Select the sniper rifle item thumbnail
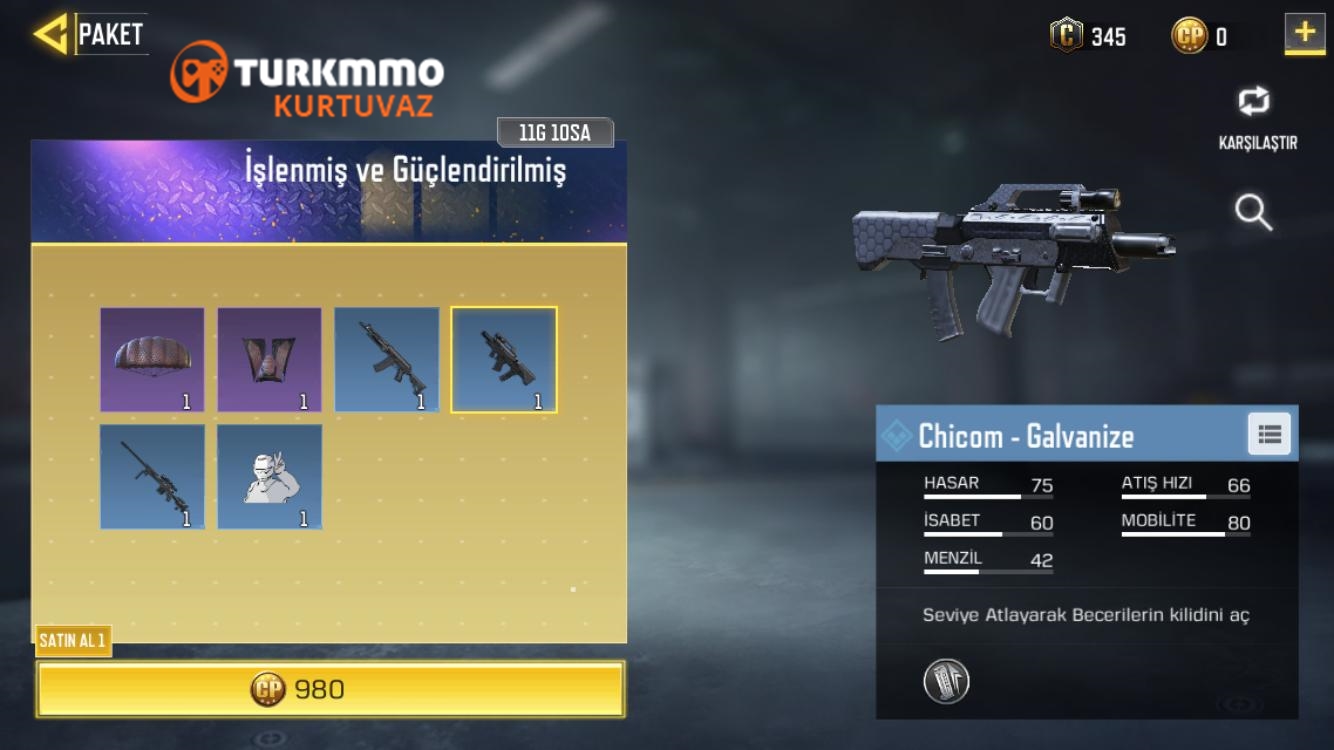This screenshot has width=1334, height=750. pyautogui.click(x=152, y=477)
